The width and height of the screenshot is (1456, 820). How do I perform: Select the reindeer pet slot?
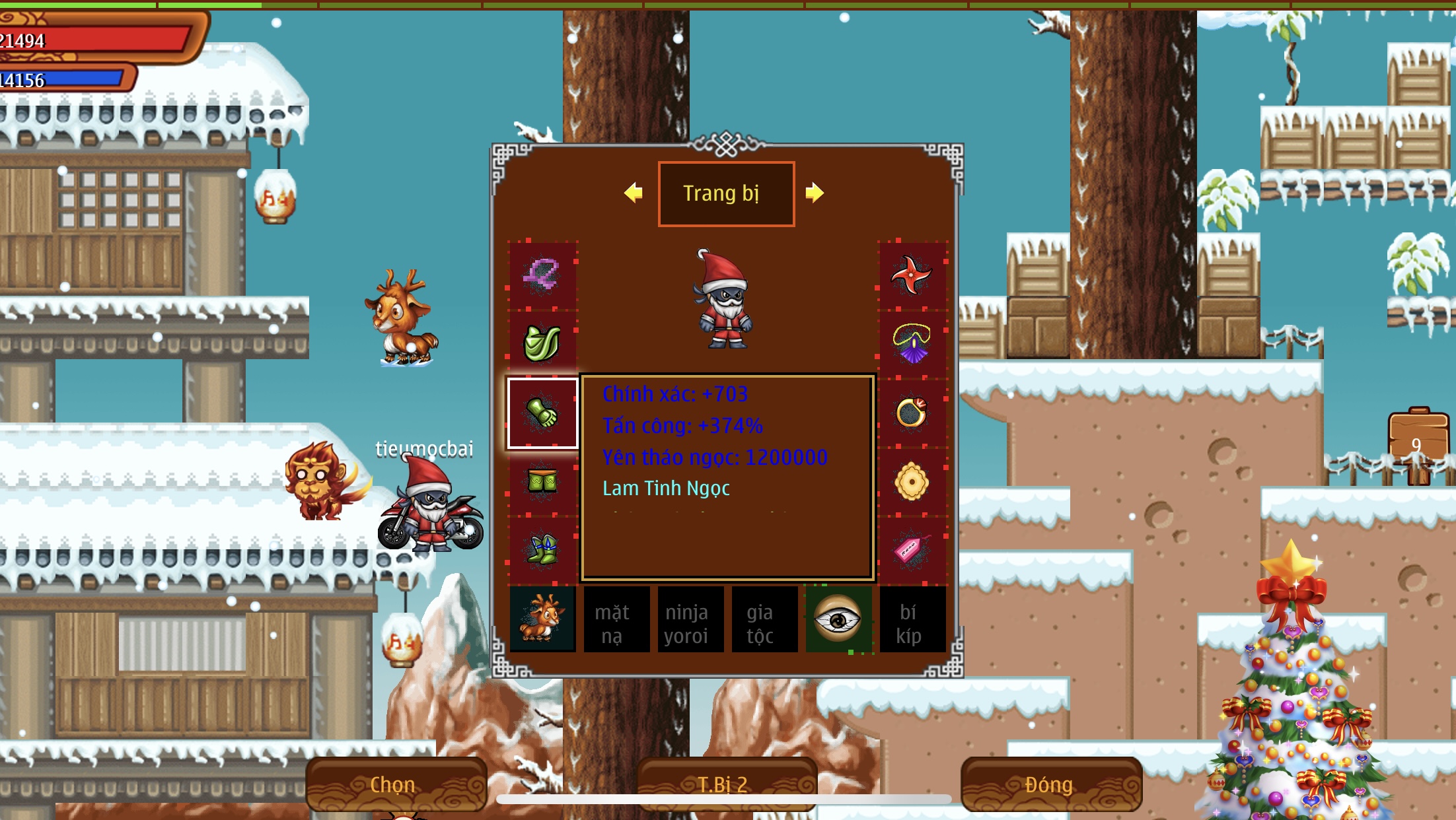[x=542, y=619]
